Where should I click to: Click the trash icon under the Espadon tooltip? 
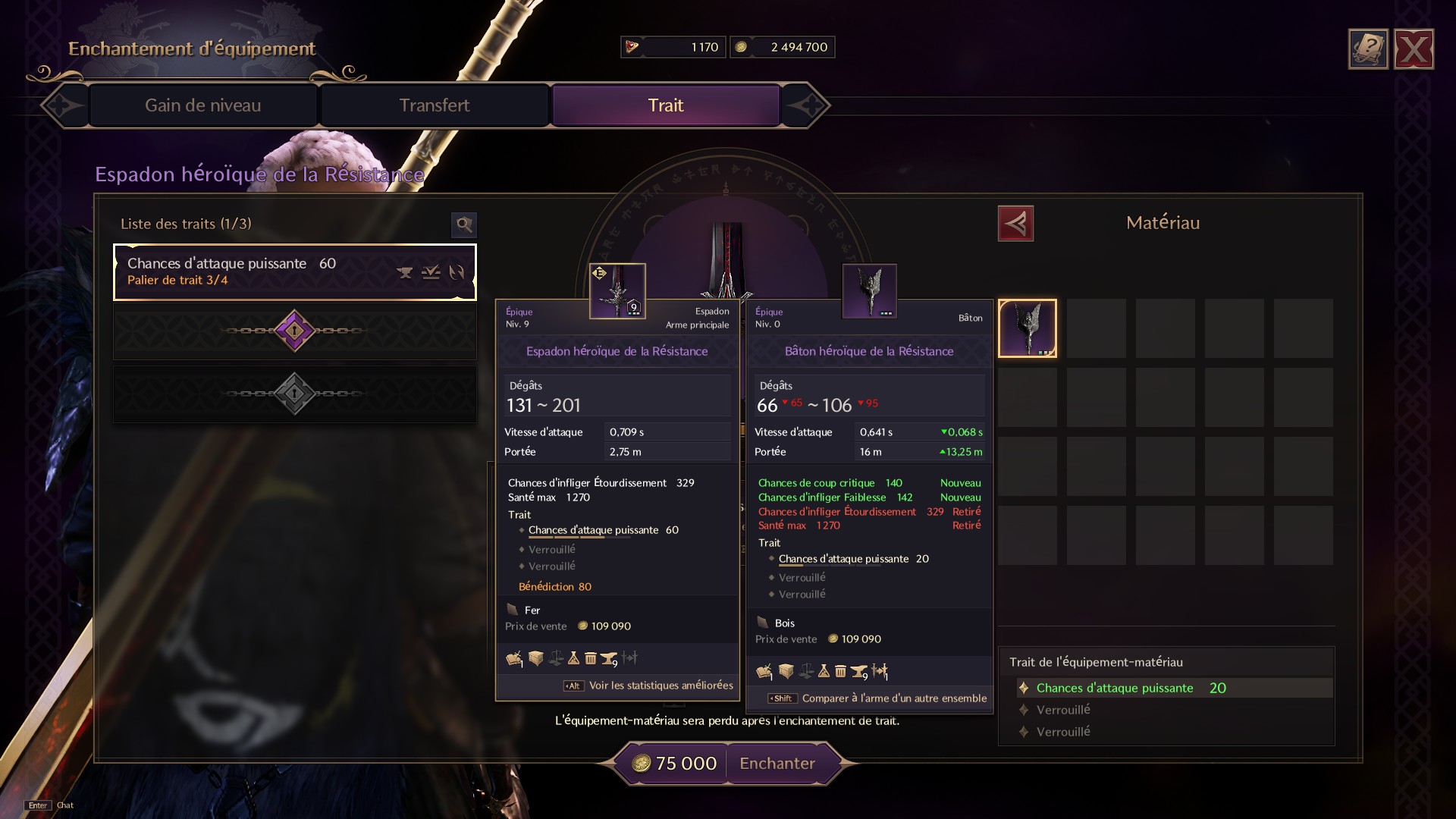coord(591,658)
